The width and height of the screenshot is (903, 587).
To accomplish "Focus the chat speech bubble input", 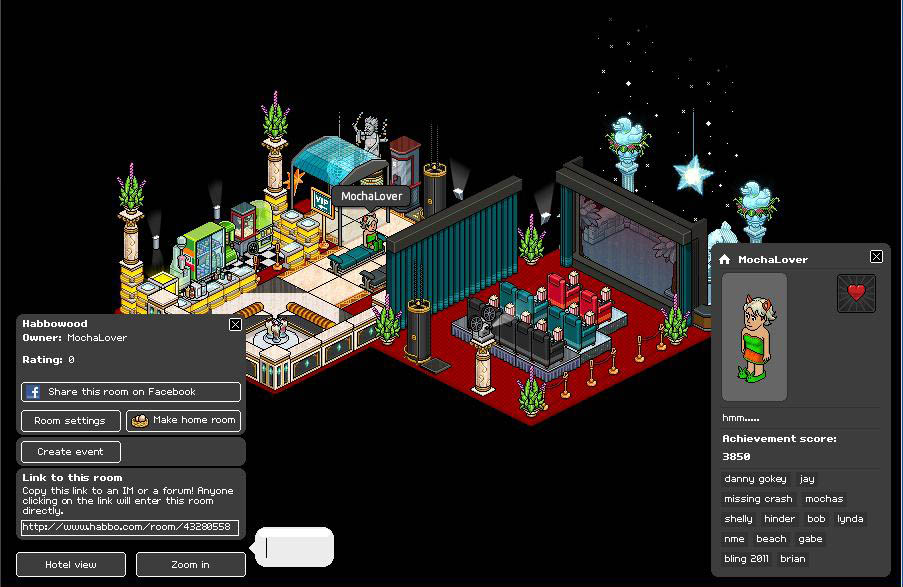I will (296, 548).
